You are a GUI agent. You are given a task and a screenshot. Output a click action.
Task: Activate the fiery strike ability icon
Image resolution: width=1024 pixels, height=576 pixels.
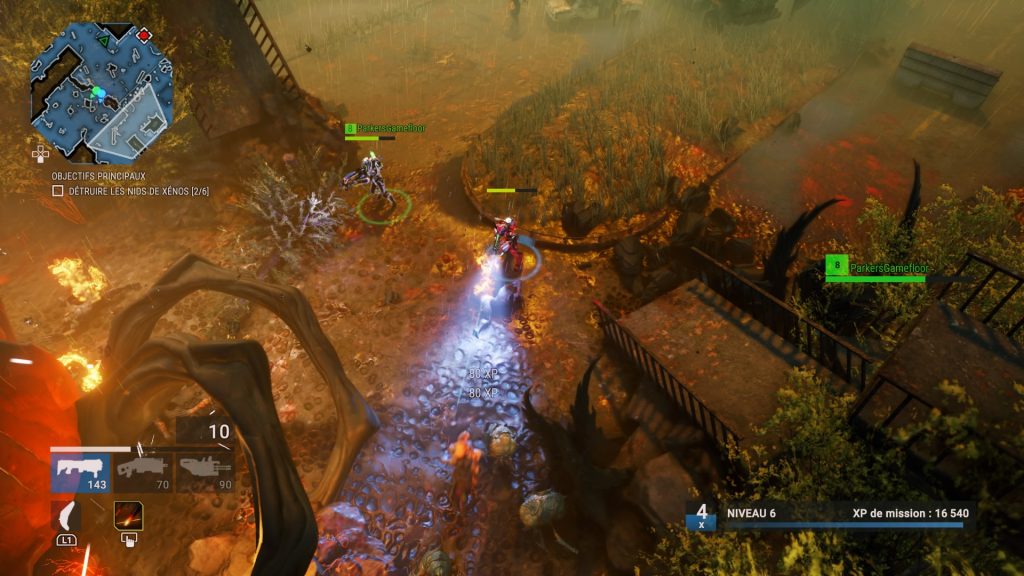[128, 516]
